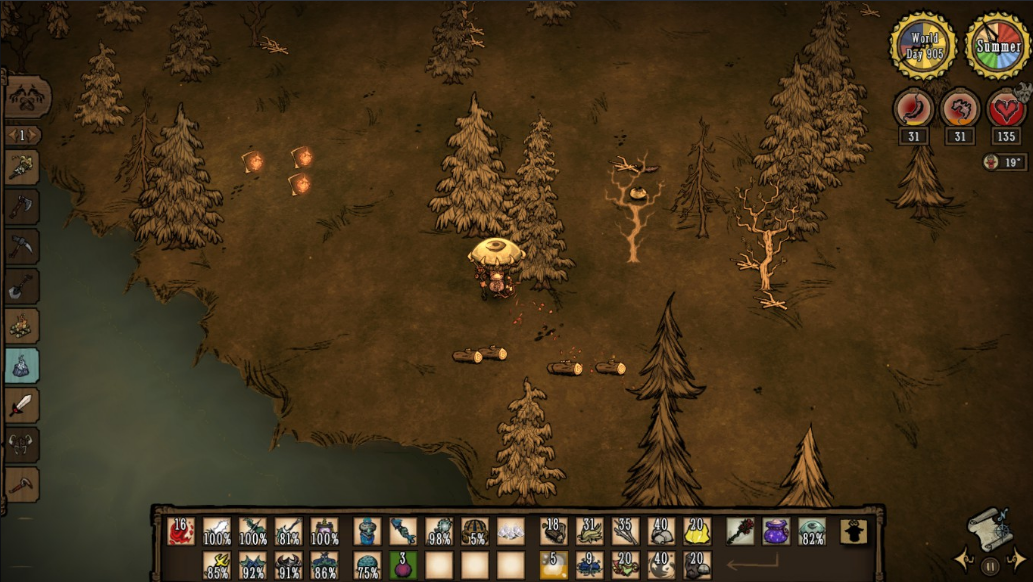Select the twigs stack of 35
Image resolution: width=1033 pixels, height=582 pixels.
(x=626, y=531)
